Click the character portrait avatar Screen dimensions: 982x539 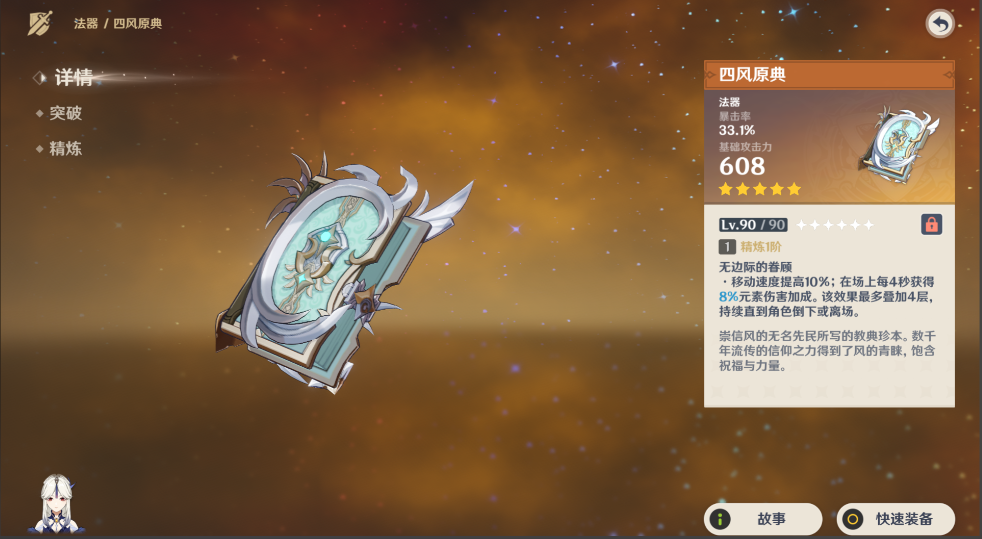click(59, 503)
